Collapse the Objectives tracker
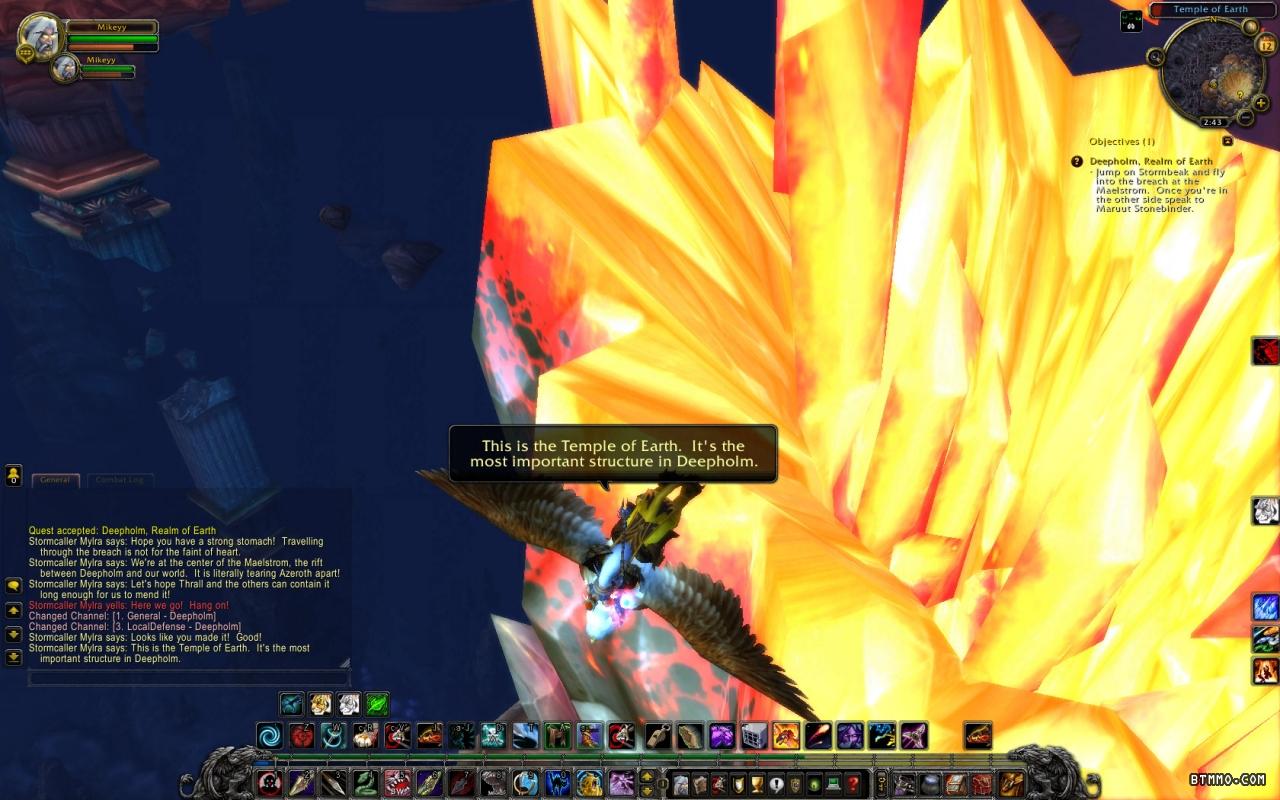The width and height of the screenshot is (1280, 800). click(1228, 141)
